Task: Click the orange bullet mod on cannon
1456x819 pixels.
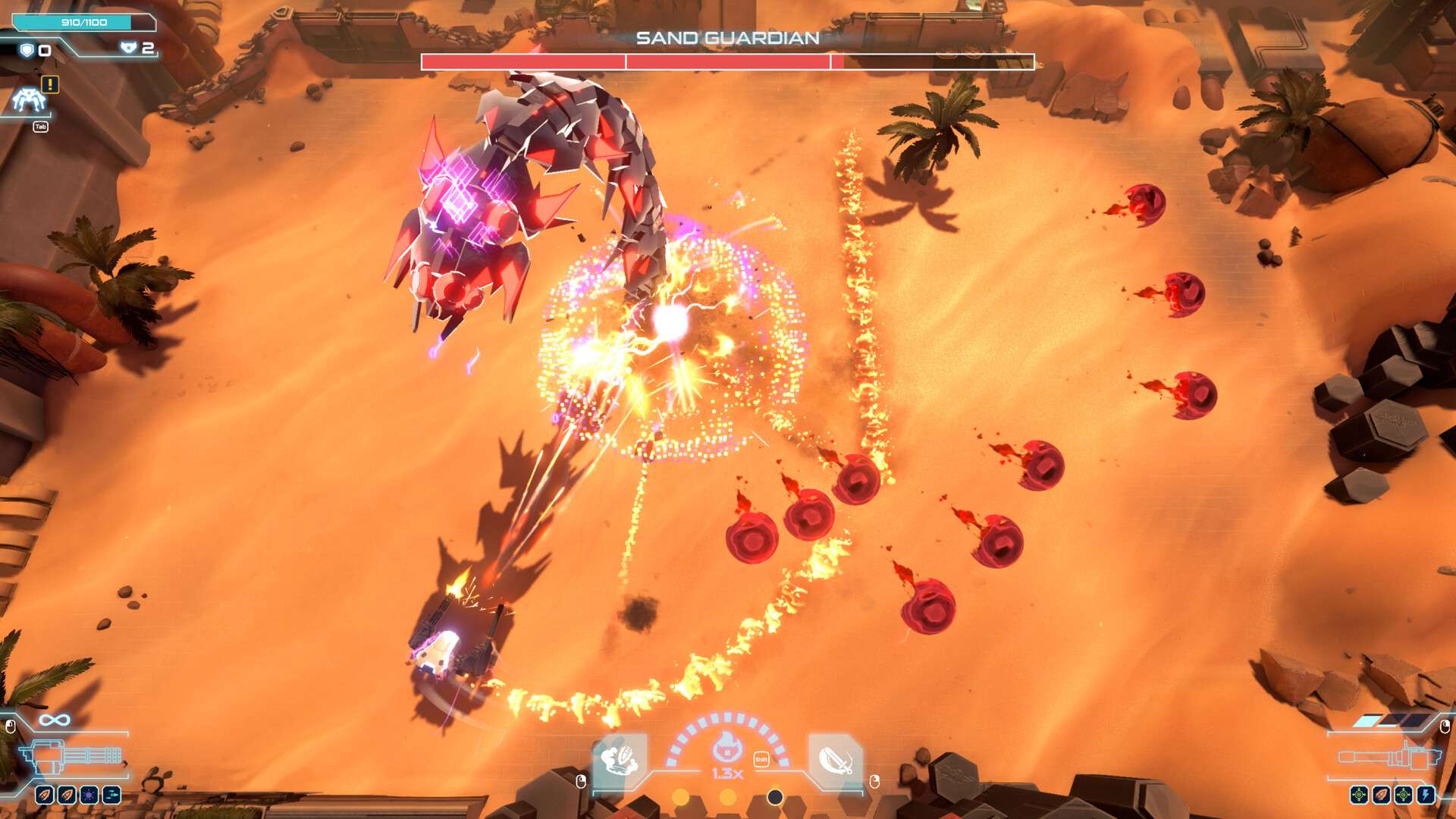Action: pyautogui.click(x=1381, y=795)
